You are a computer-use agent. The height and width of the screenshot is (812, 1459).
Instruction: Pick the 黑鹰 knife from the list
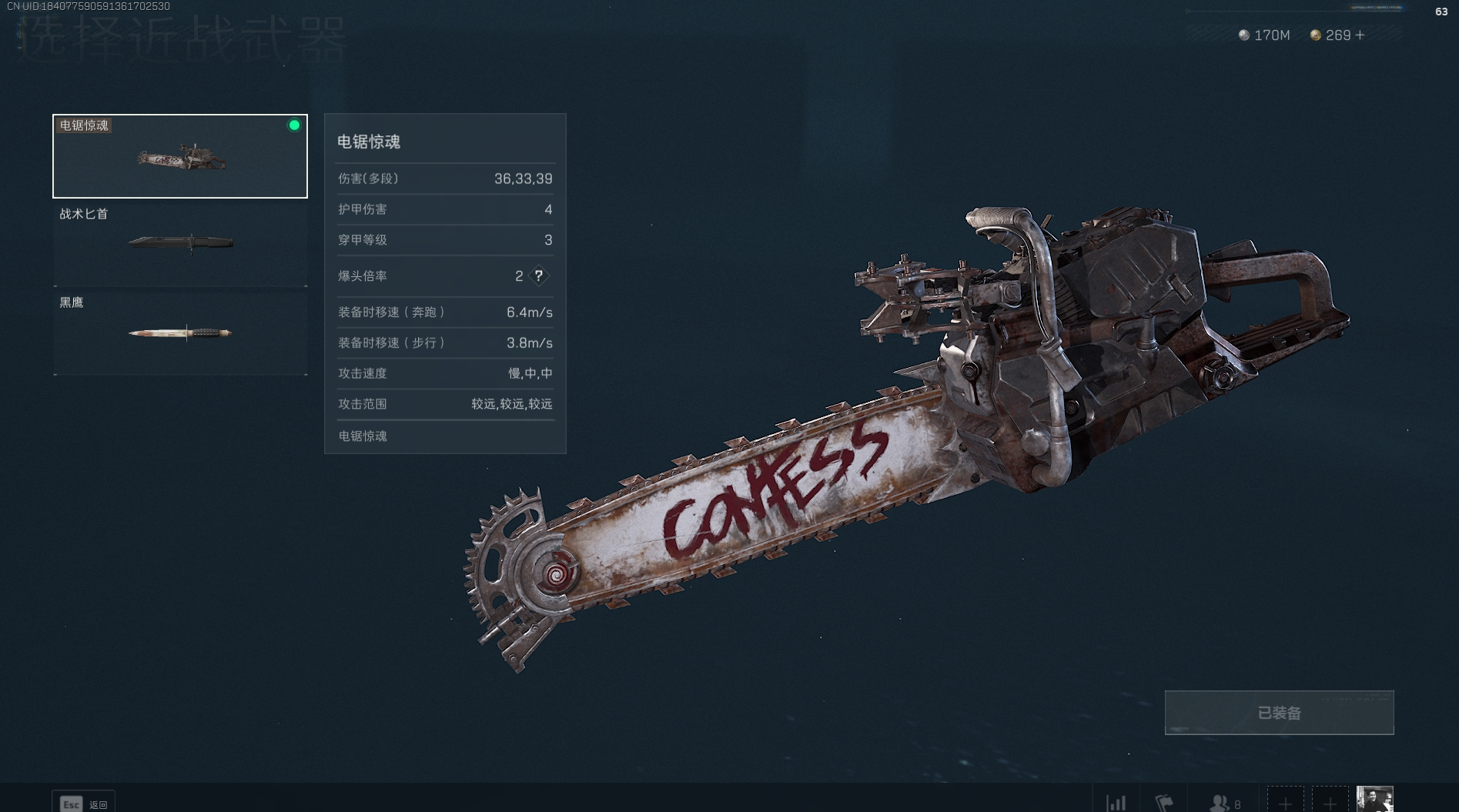tap(180, 332)
